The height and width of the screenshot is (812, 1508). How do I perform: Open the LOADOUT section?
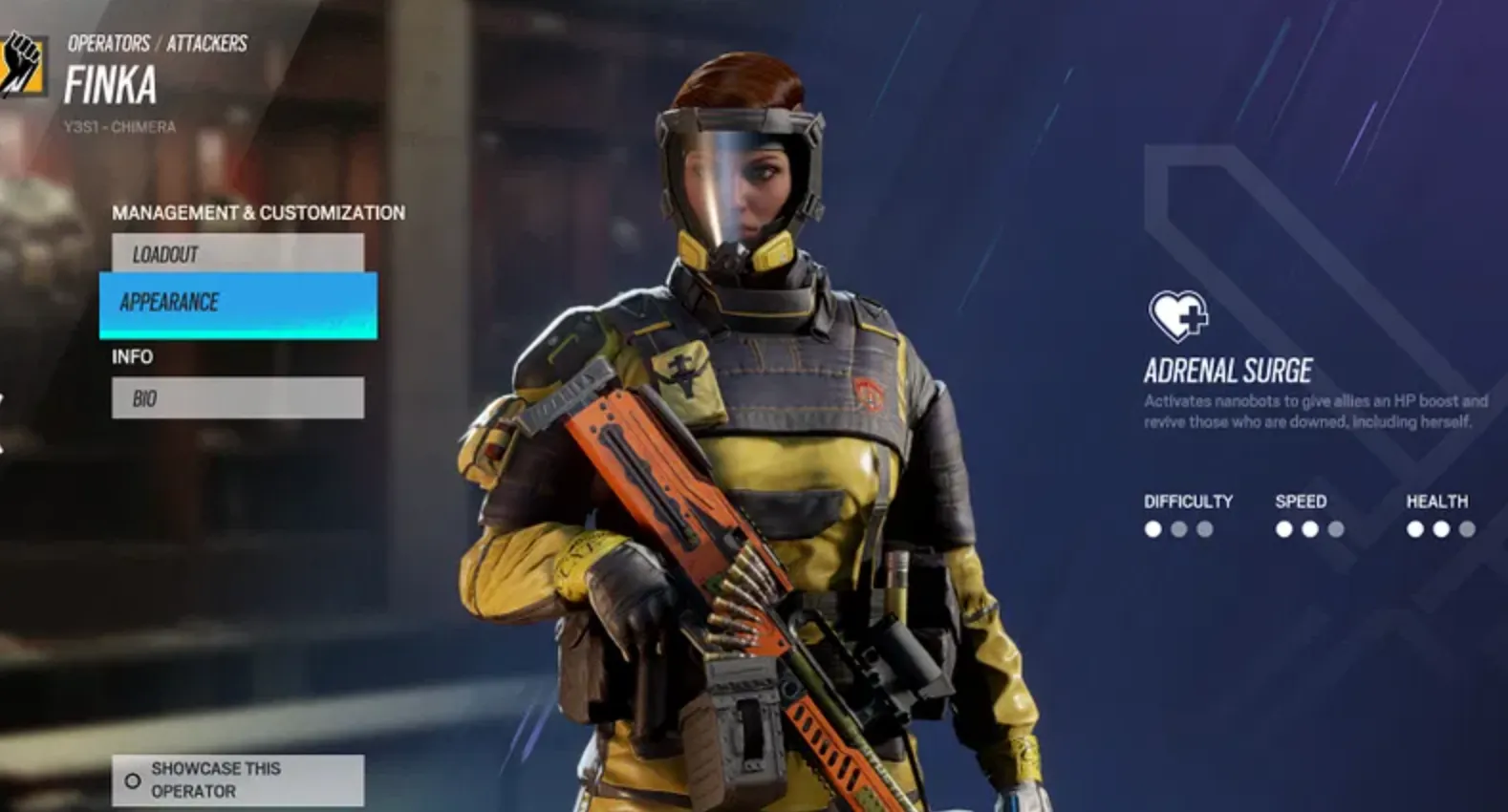tap(236, 253)
